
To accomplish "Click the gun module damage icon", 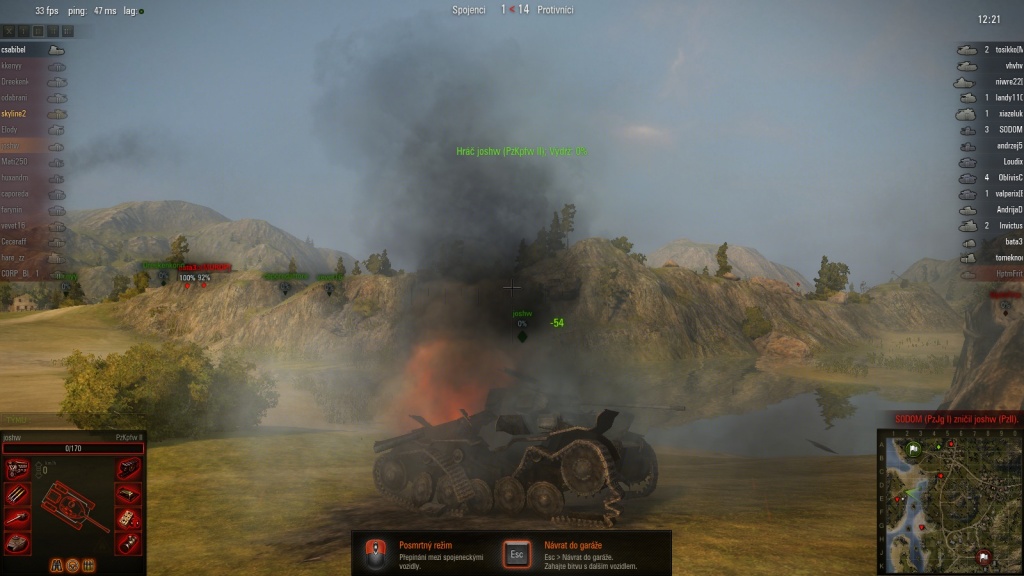I will tap(17, 518).
